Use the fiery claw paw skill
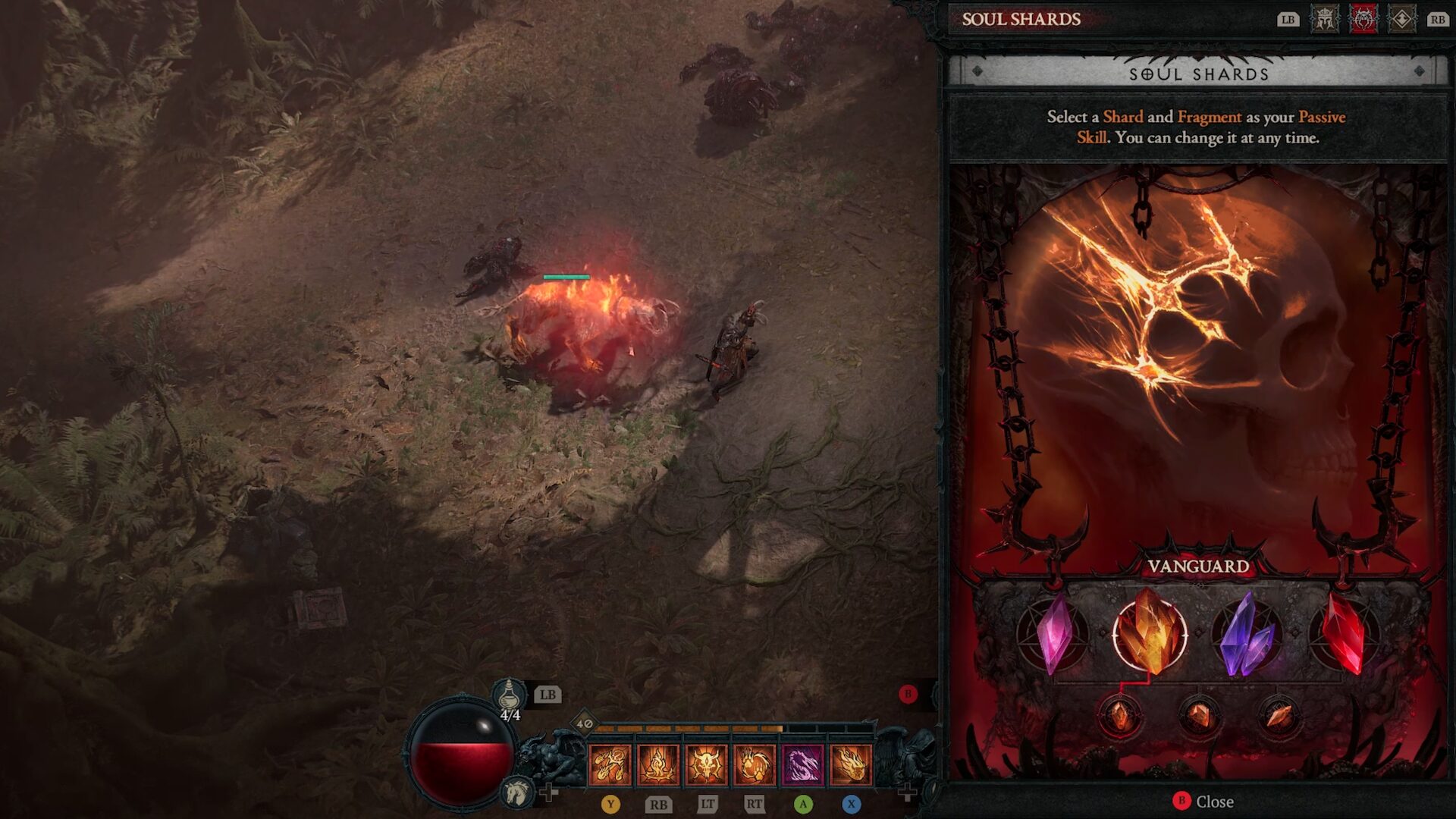The width and height of the screenshot is (1456, 819). [x=755, y=764]
